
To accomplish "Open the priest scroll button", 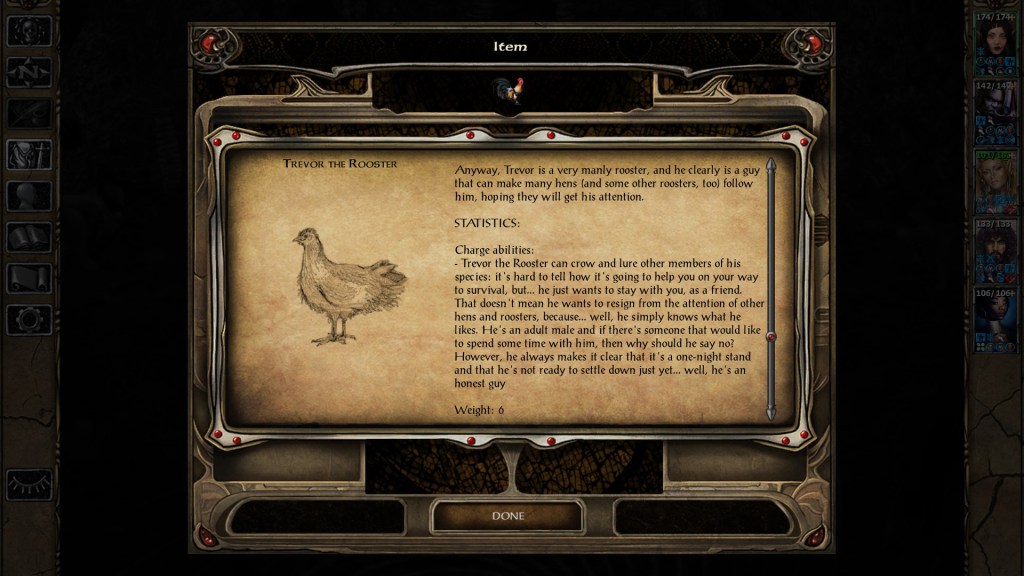I will (29, 278).
